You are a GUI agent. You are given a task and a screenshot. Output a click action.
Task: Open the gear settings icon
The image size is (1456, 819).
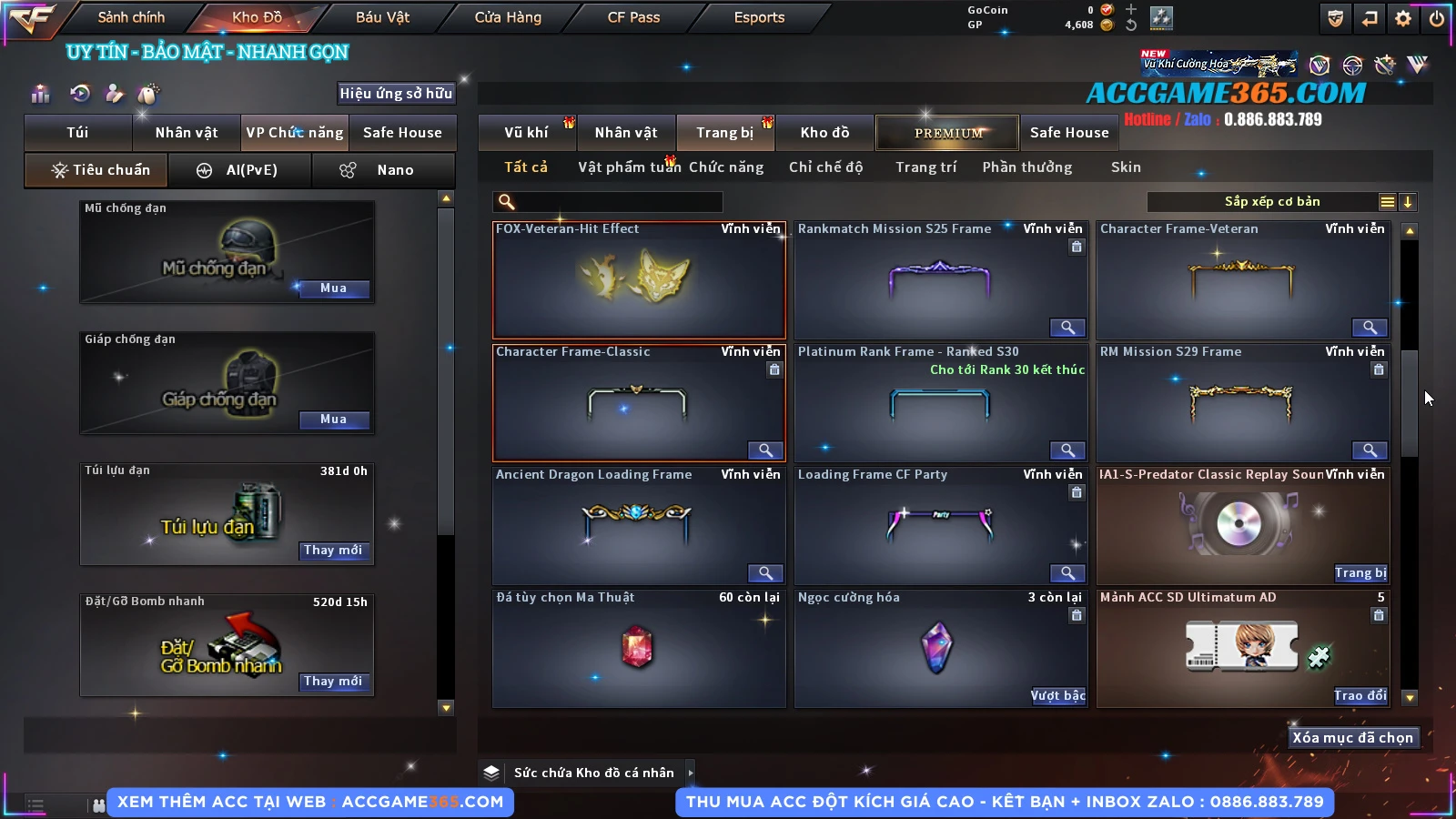[1403, 18]
